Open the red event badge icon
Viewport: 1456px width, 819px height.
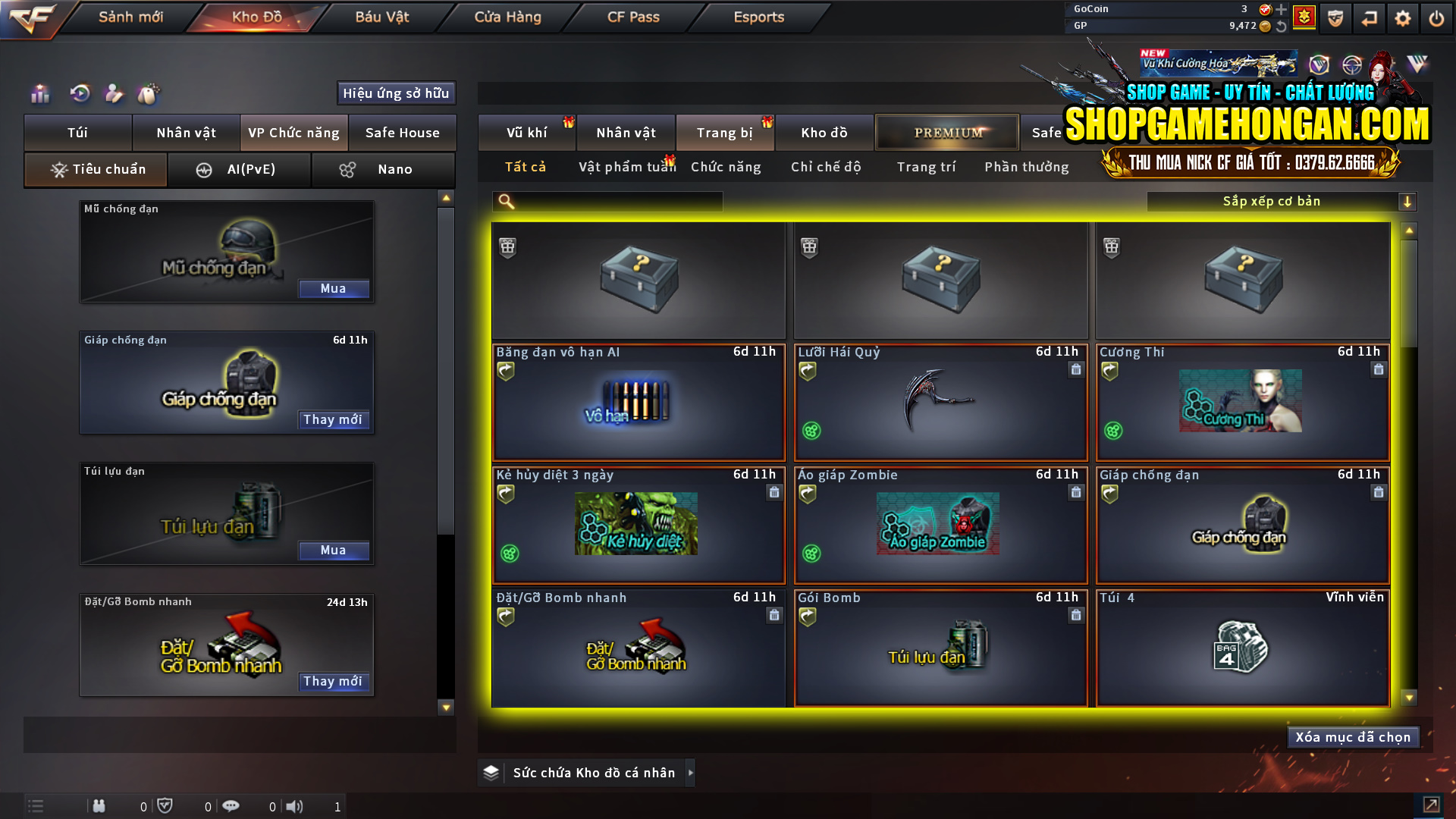tap(1304, 17)
